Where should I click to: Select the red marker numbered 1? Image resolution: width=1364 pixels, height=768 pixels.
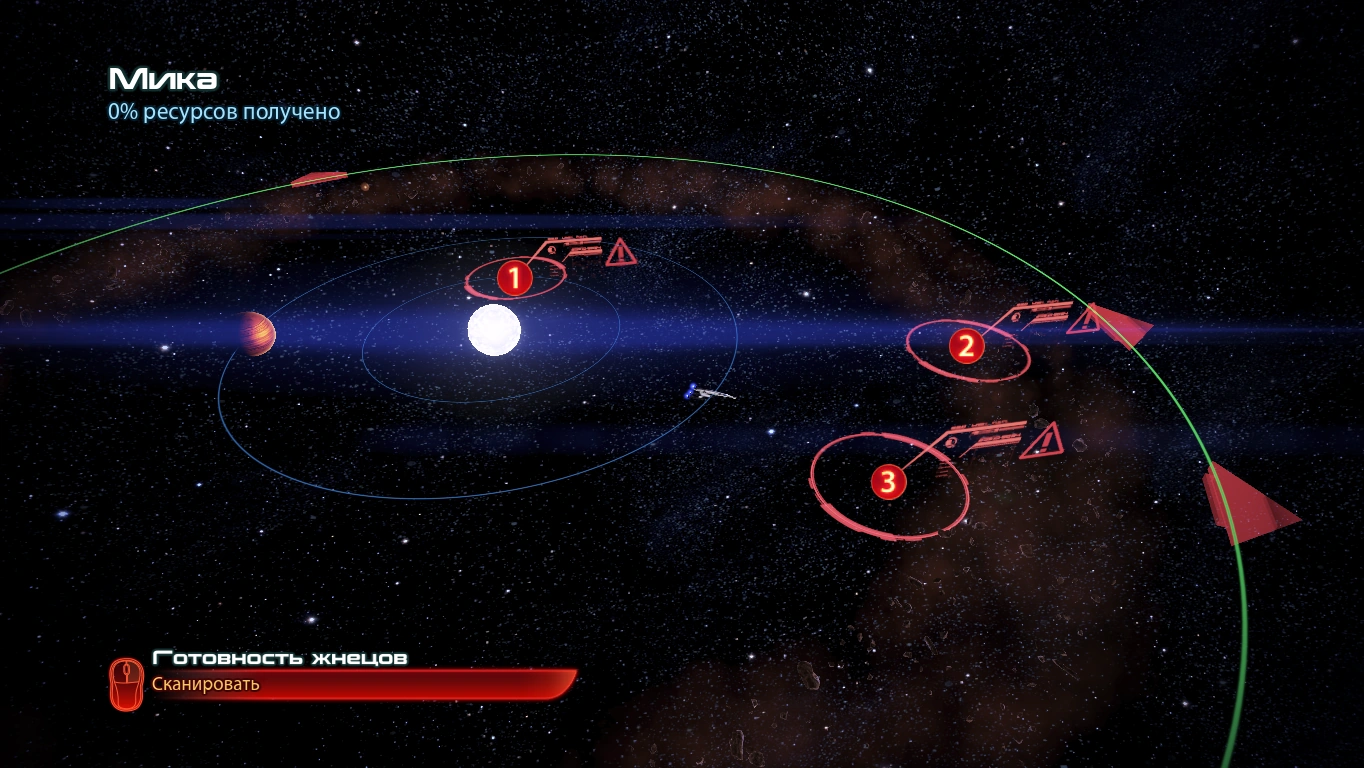point(514,278)
